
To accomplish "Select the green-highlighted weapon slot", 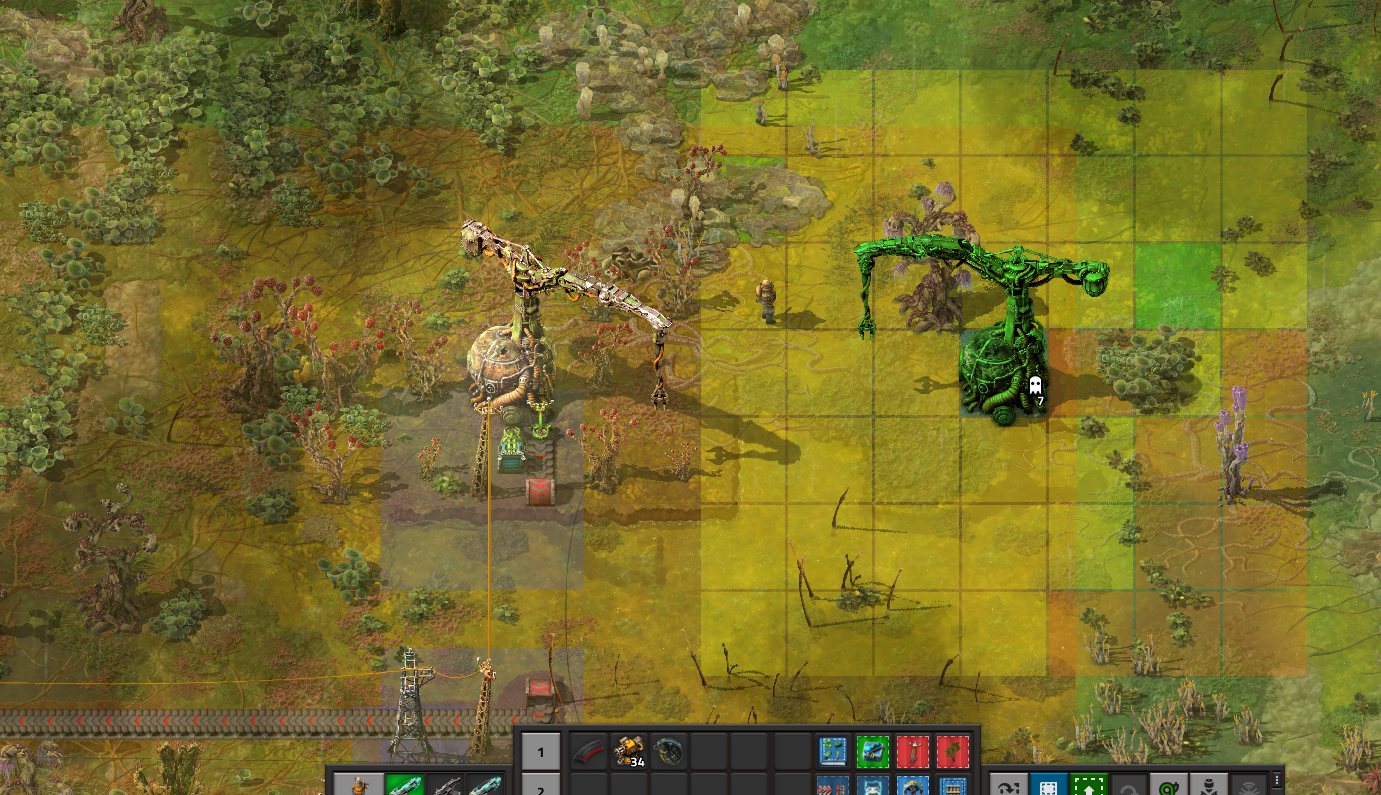I will coord(405,786).
